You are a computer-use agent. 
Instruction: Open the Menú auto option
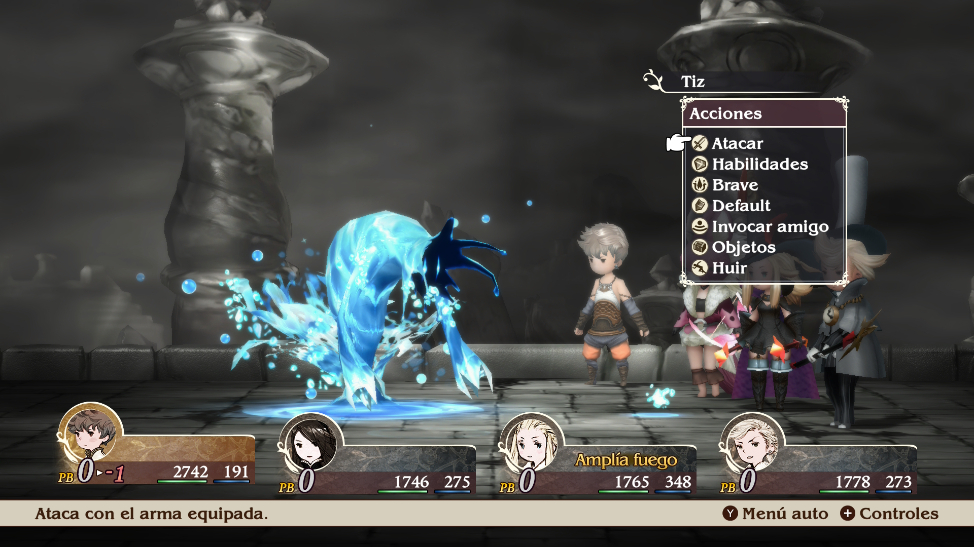[774, 514]
